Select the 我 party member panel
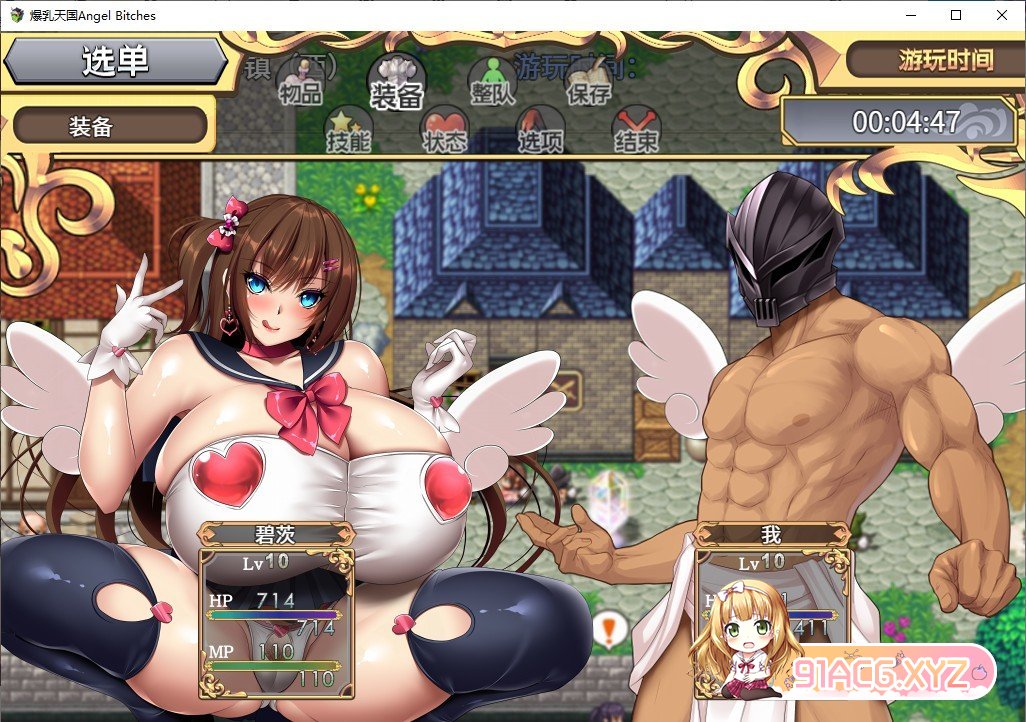The width and height of the screenshot is (1026, 722). coord(770,610)
